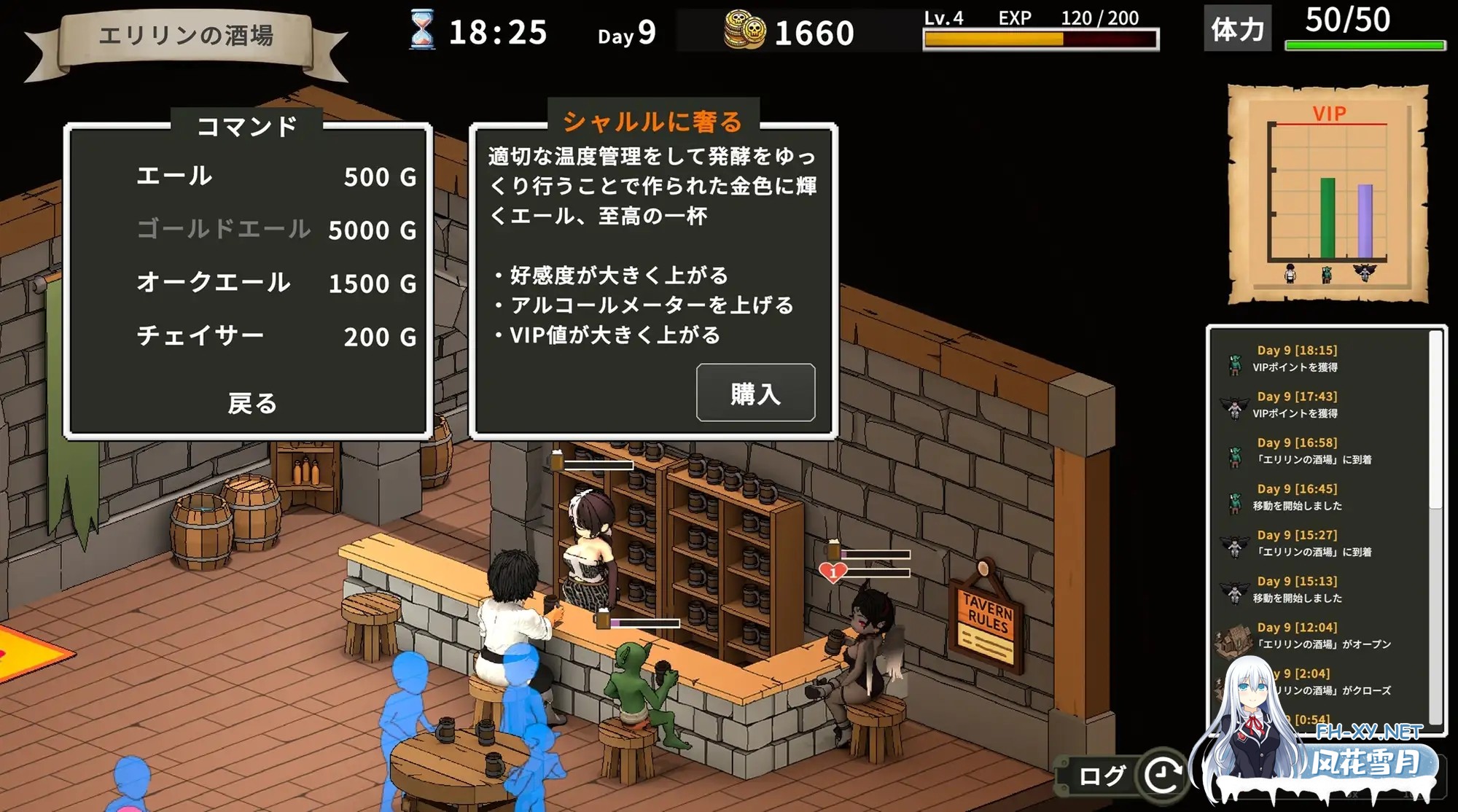
Task: Click the skull coin currency icon
Action: 745,31
